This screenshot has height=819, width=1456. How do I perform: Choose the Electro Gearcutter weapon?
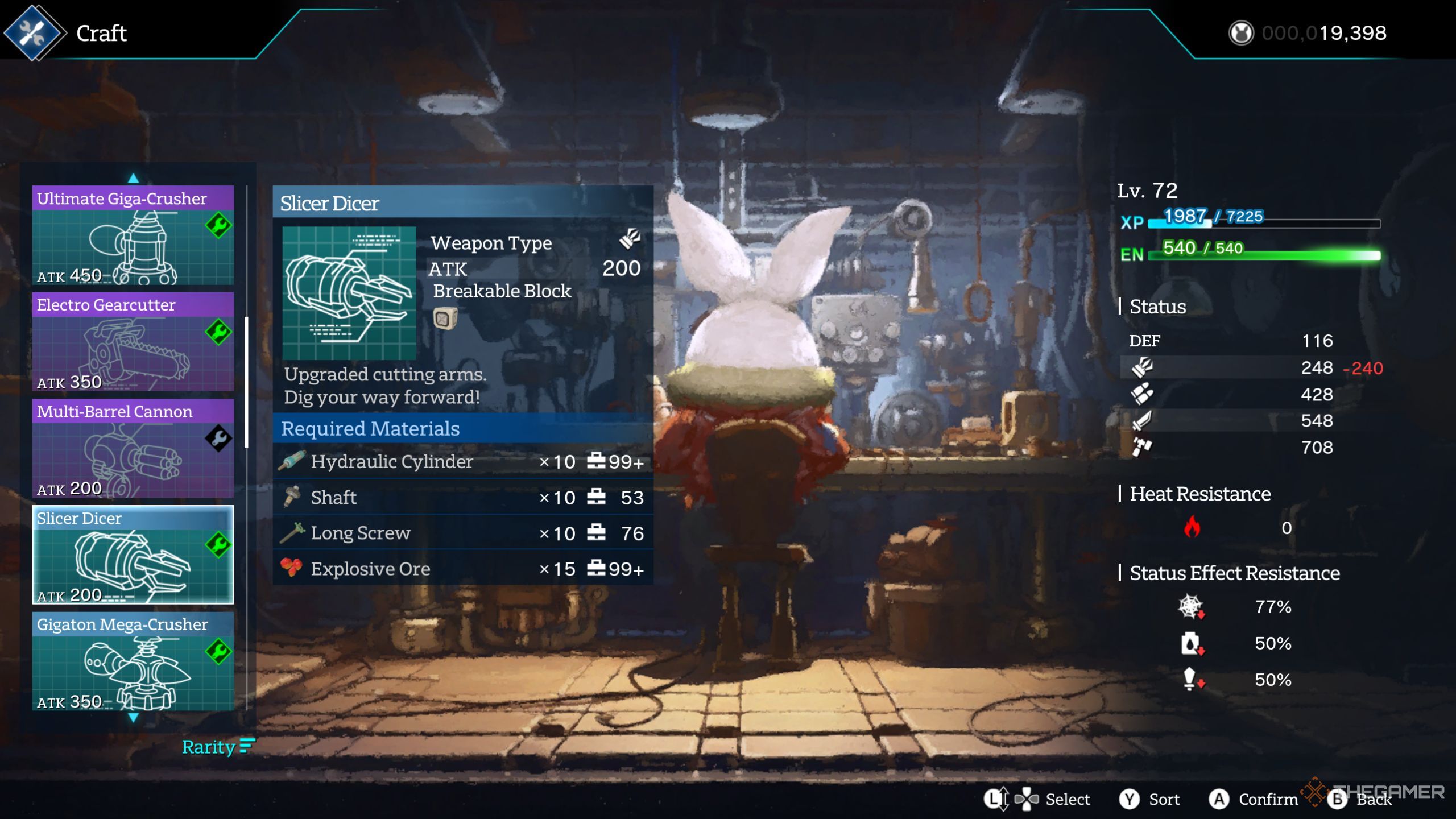coord(133,342)
